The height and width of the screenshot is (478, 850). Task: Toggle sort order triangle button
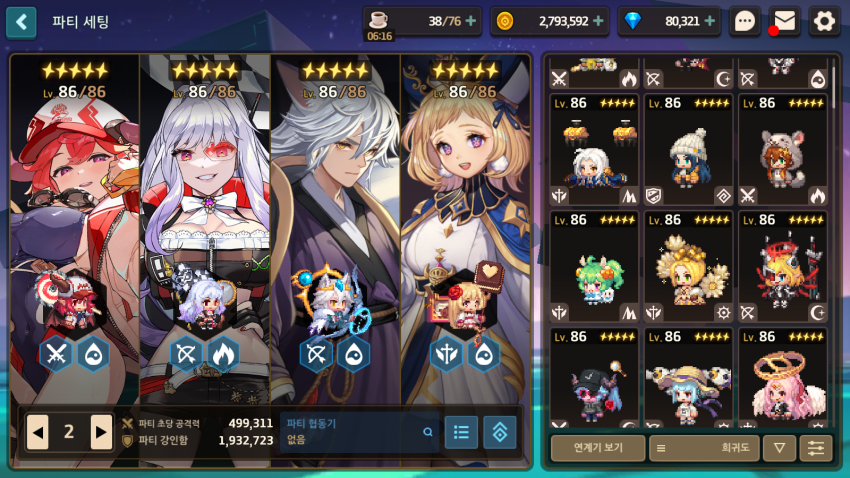tap(779, 448)
